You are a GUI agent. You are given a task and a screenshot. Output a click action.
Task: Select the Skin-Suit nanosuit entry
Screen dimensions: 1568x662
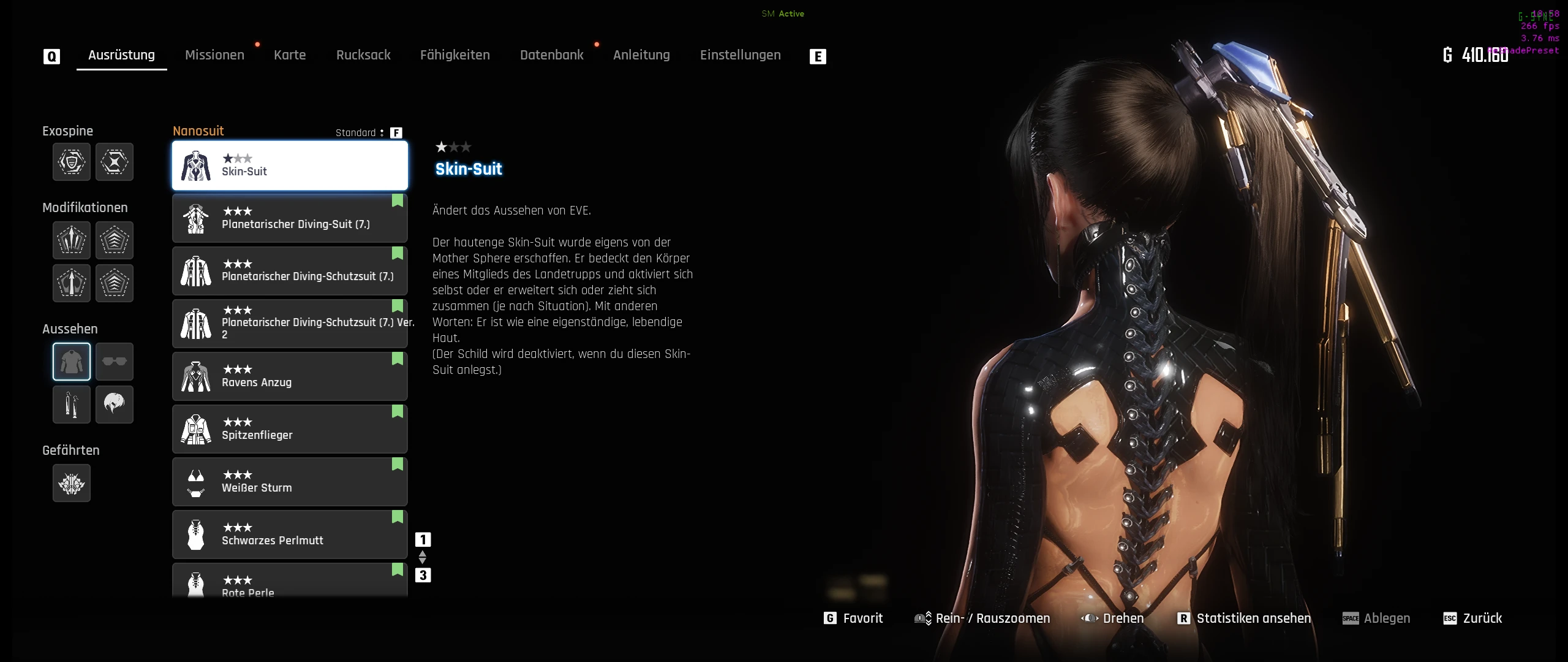click(x=290, y=165)
